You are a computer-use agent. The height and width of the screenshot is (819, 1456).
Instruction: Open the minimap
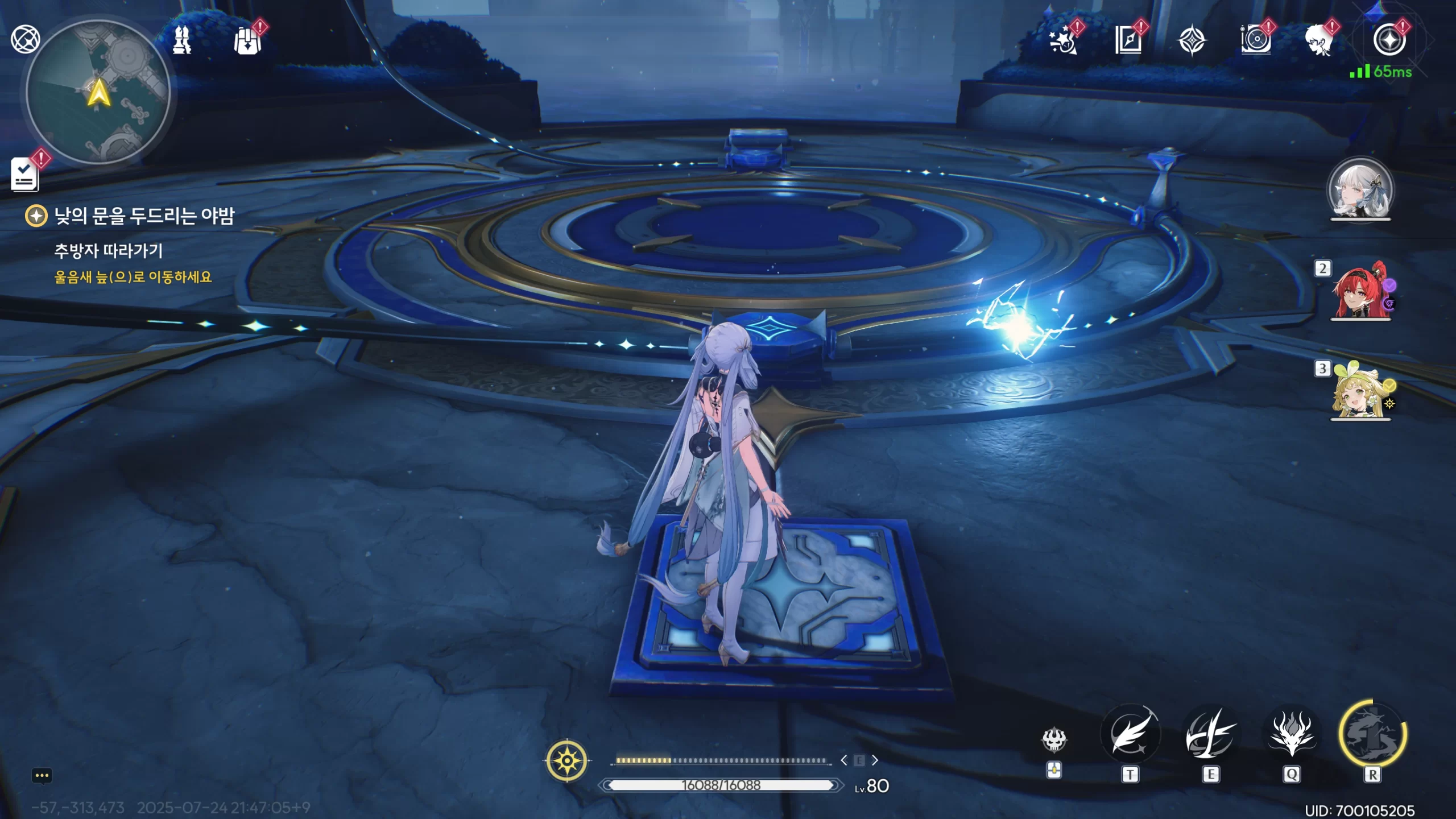(x=98, y=92)
